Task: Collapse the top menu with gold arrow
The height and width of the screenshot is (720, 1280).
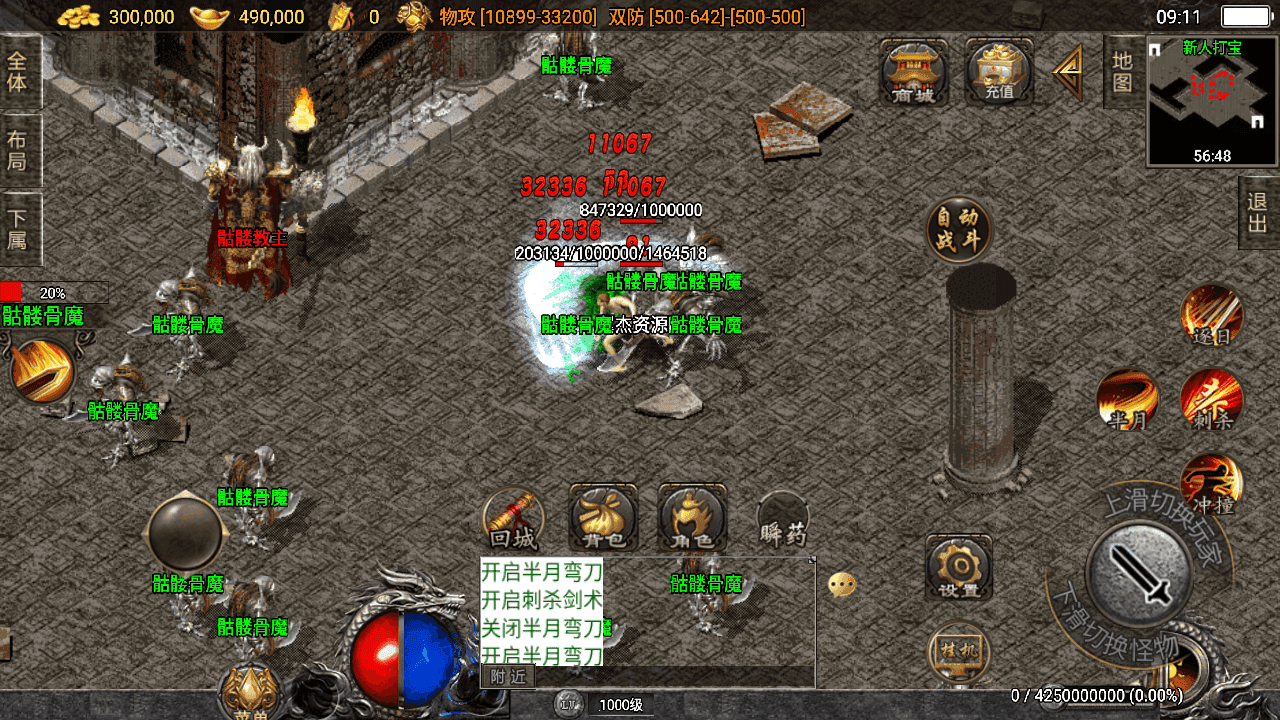Action: point(1068,72)
